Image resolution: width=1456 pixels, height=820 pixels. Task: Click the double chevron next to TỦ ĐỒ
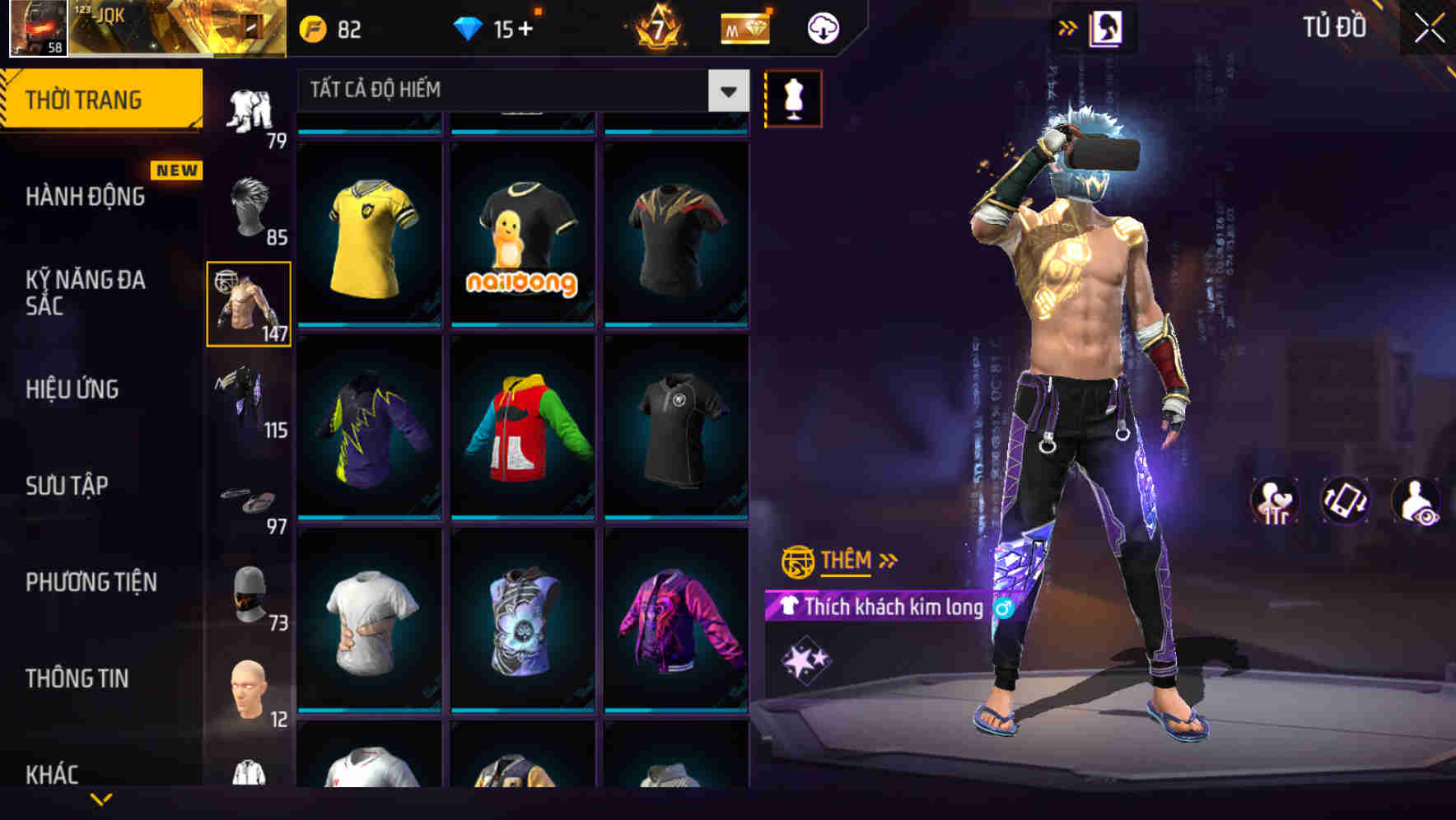[x=1068, y=26]
